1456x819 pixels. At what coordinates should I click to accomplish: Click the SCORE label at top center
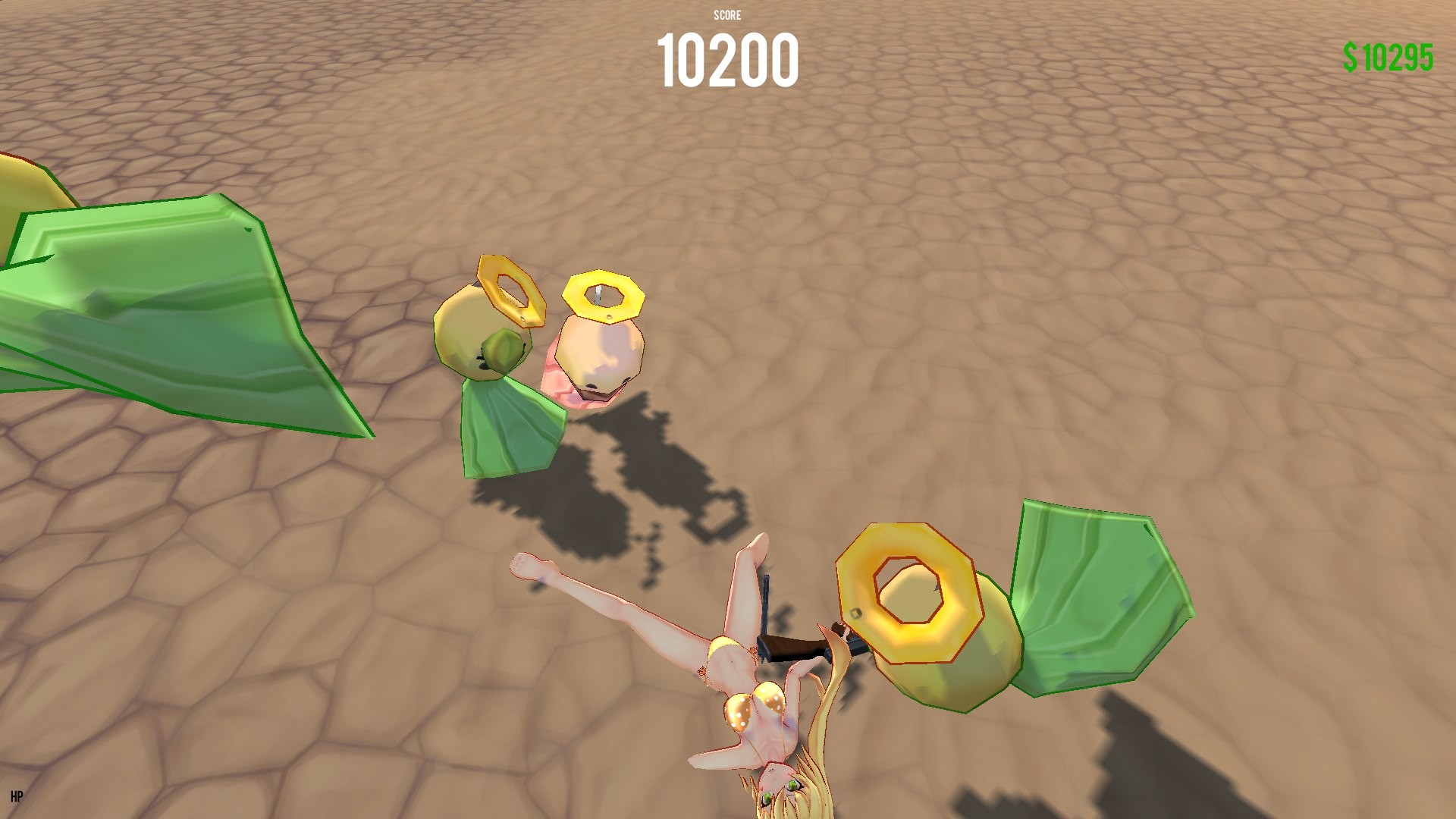pos(726,14)
